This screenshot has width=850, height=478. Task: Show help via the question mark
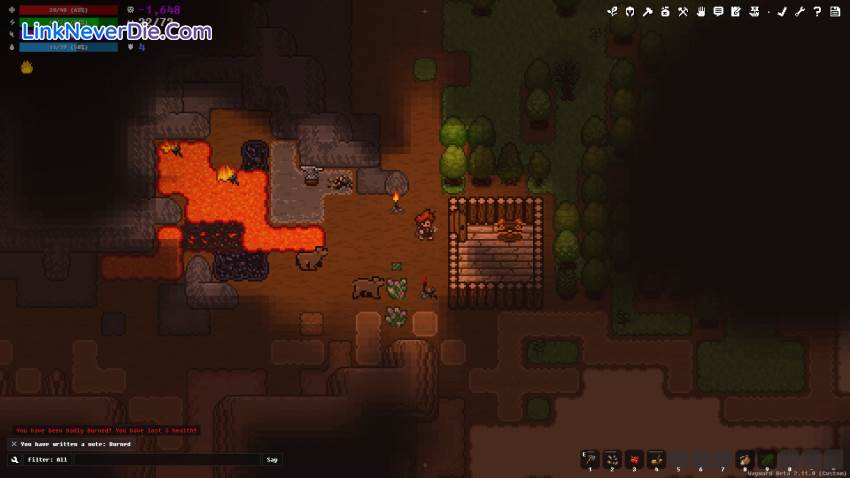tap(817, 12)
